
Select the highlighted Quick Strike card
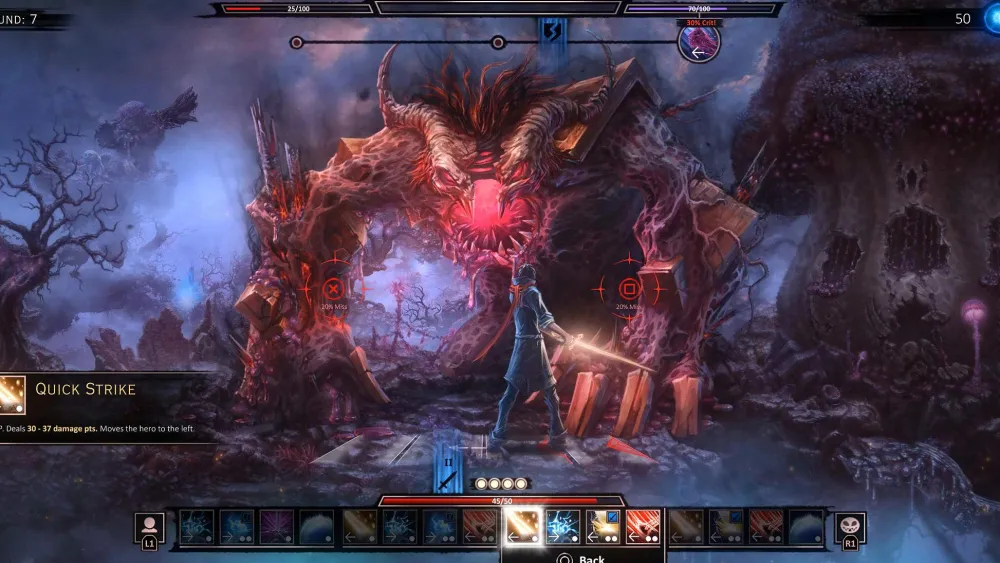(x=522, y=526)
